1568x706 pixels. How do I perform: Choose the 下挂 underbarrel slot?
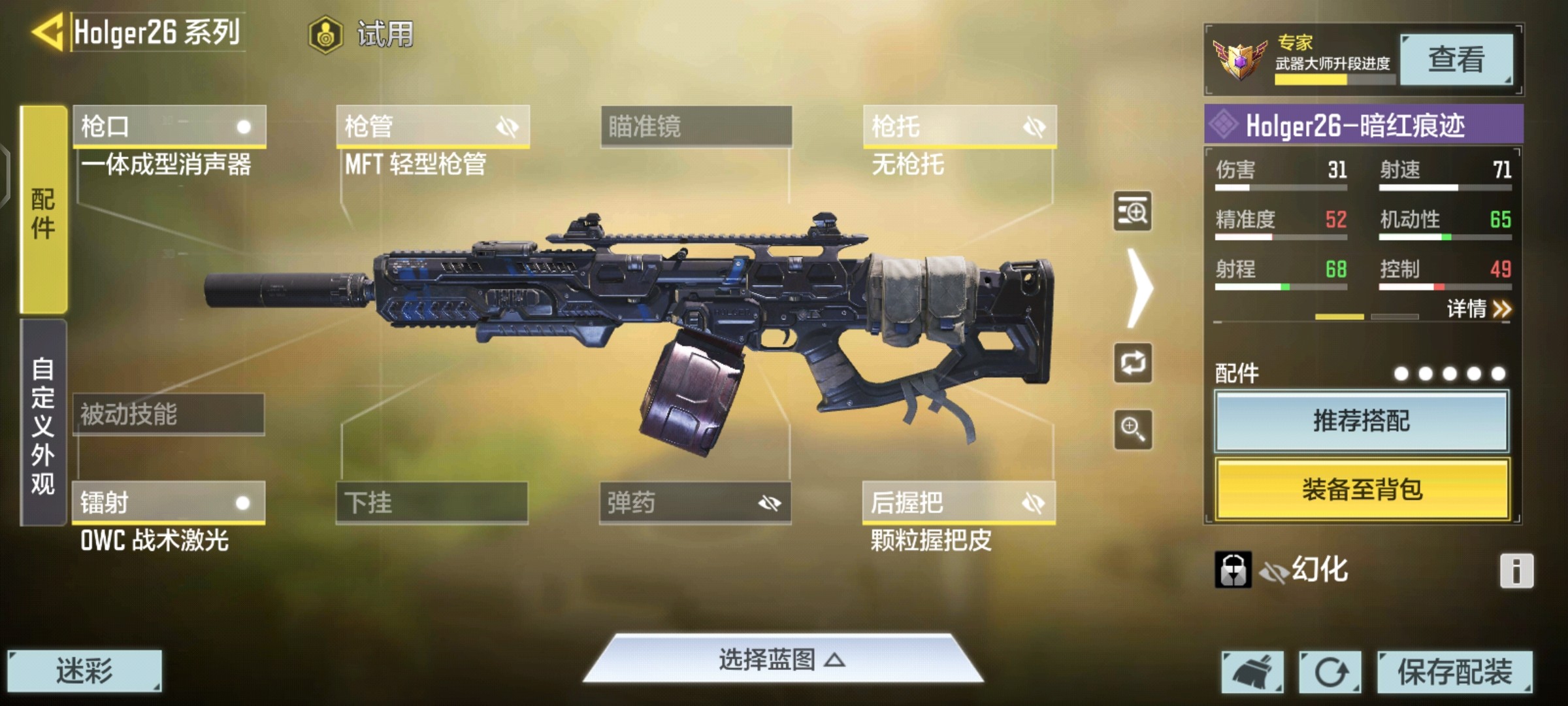(x=432, y=503)
